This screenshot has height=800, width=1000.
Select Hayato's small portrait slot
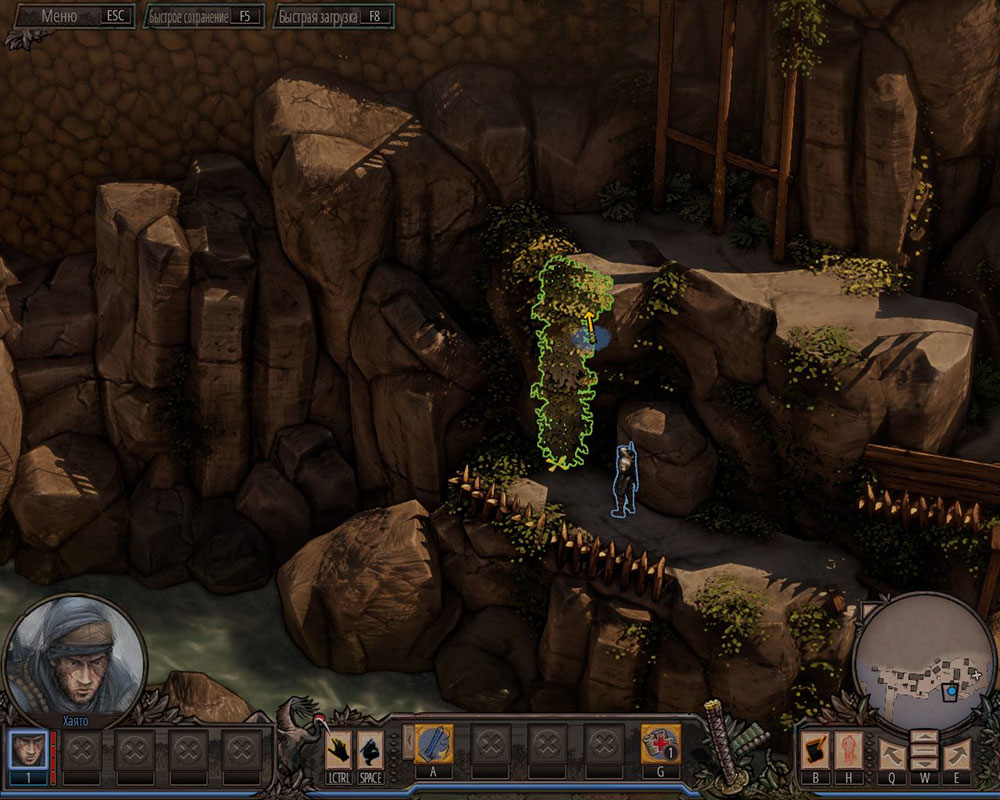pos(27,749)
